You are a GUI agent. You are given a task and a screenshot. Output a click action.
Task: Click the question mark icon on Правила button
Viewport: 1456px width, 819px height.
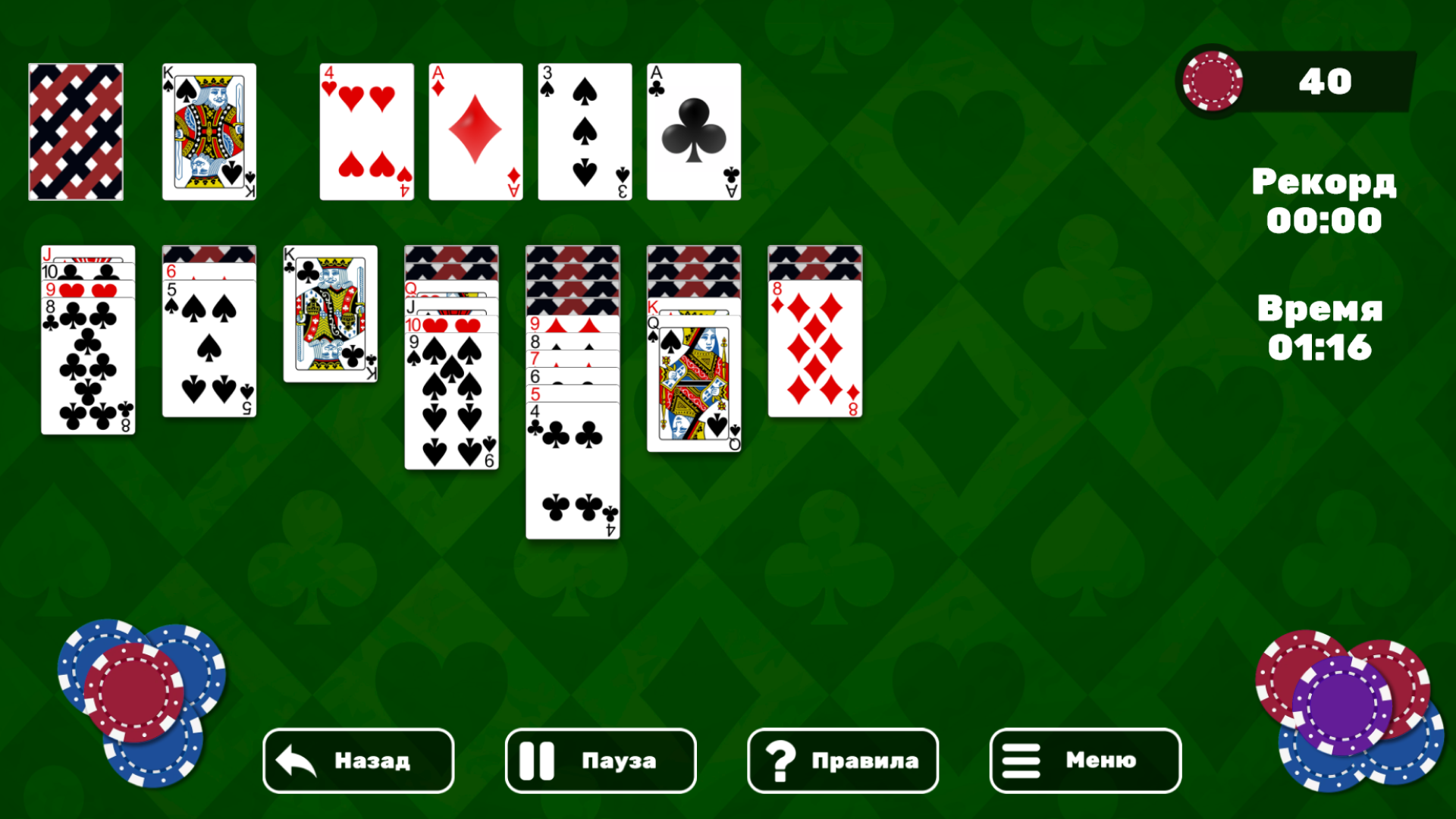pos(781,761)
